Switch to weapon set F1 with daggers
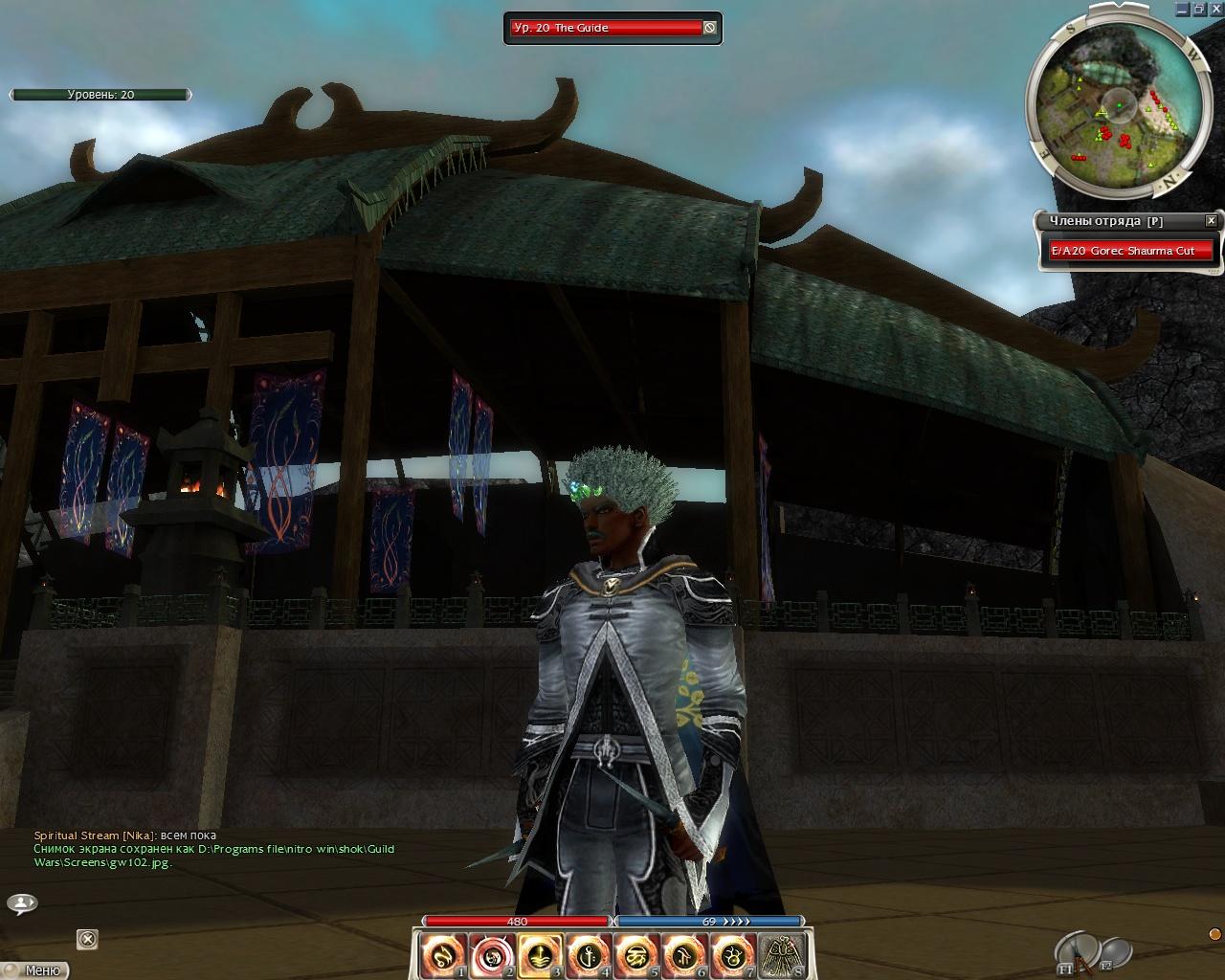Screen dimensions: 1225x980 [1077, 952]
